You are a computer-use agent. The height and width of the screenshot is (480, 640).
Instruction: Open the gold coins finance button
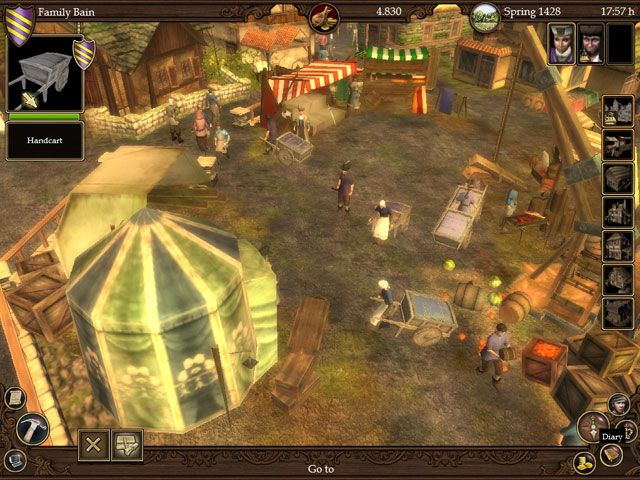(x=584, y=462)
